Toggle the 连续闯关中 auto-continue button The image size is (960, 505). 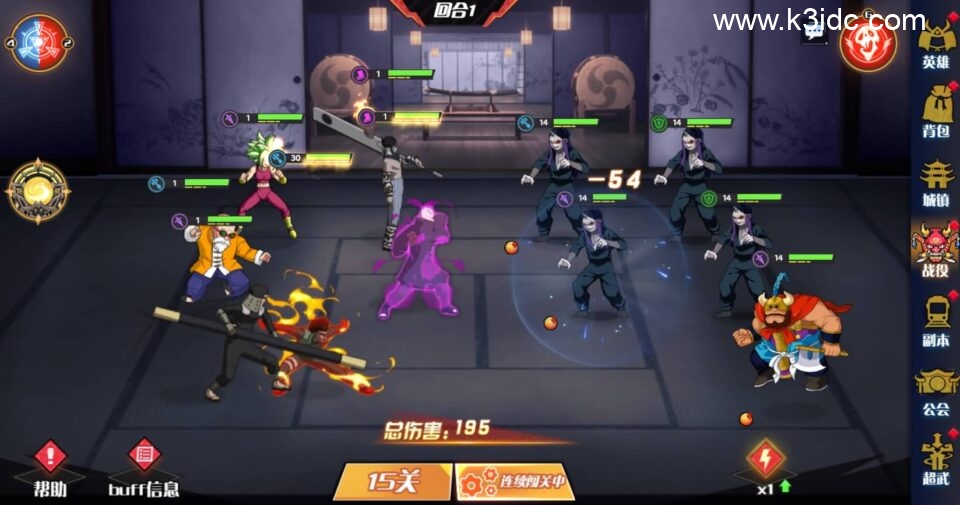514,481
